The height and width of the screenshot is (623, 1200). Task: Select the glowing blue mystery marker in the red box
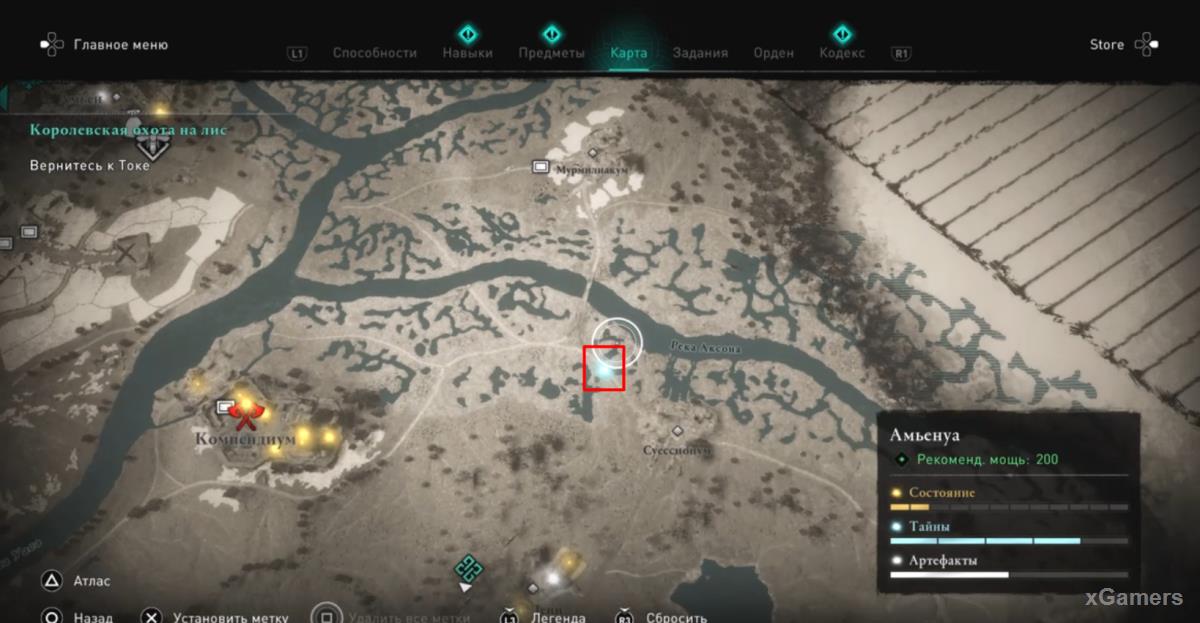coord(604,368)
